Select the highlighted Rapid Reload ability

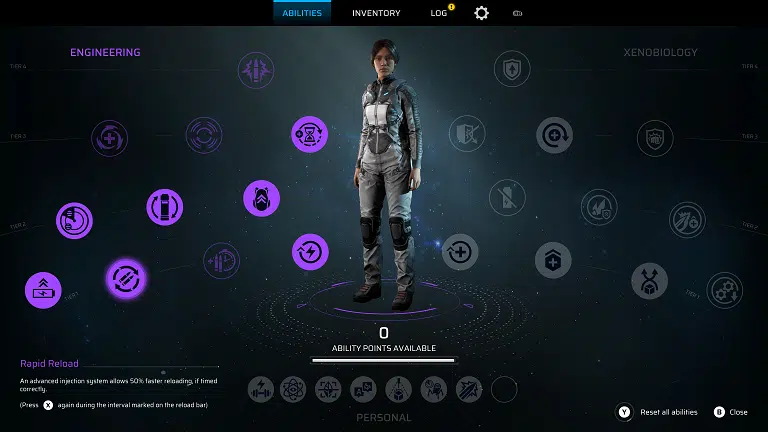coord(127,278)
